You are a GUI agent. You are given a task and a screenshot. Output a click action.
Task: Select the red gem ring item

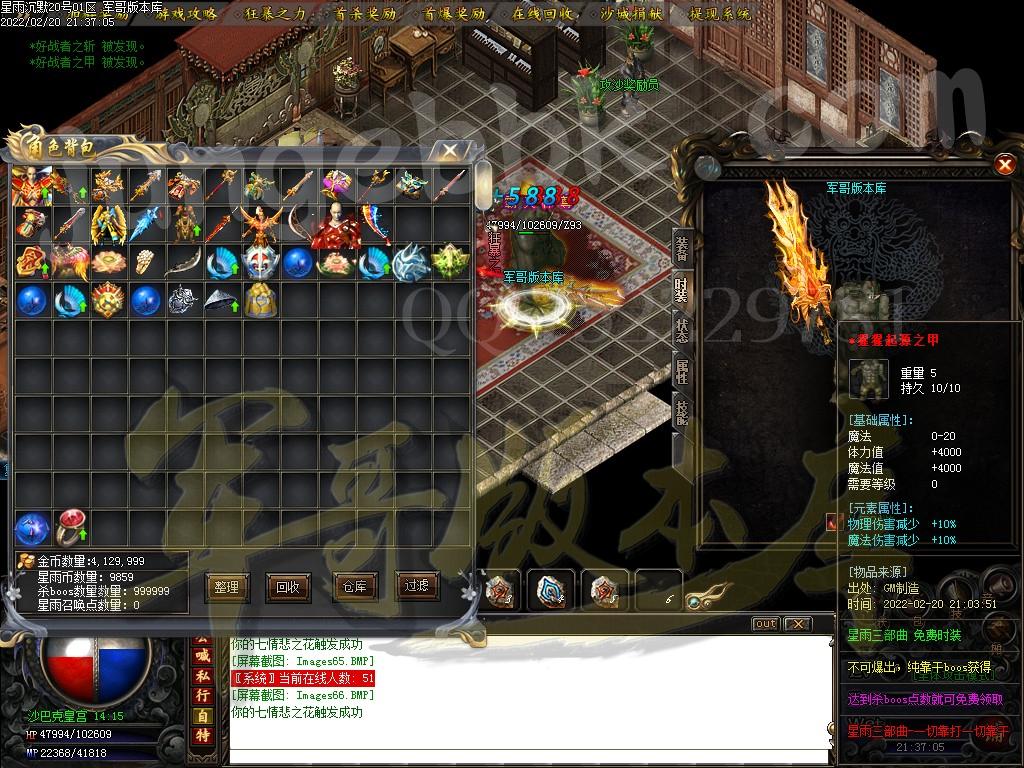coord(69,527)
